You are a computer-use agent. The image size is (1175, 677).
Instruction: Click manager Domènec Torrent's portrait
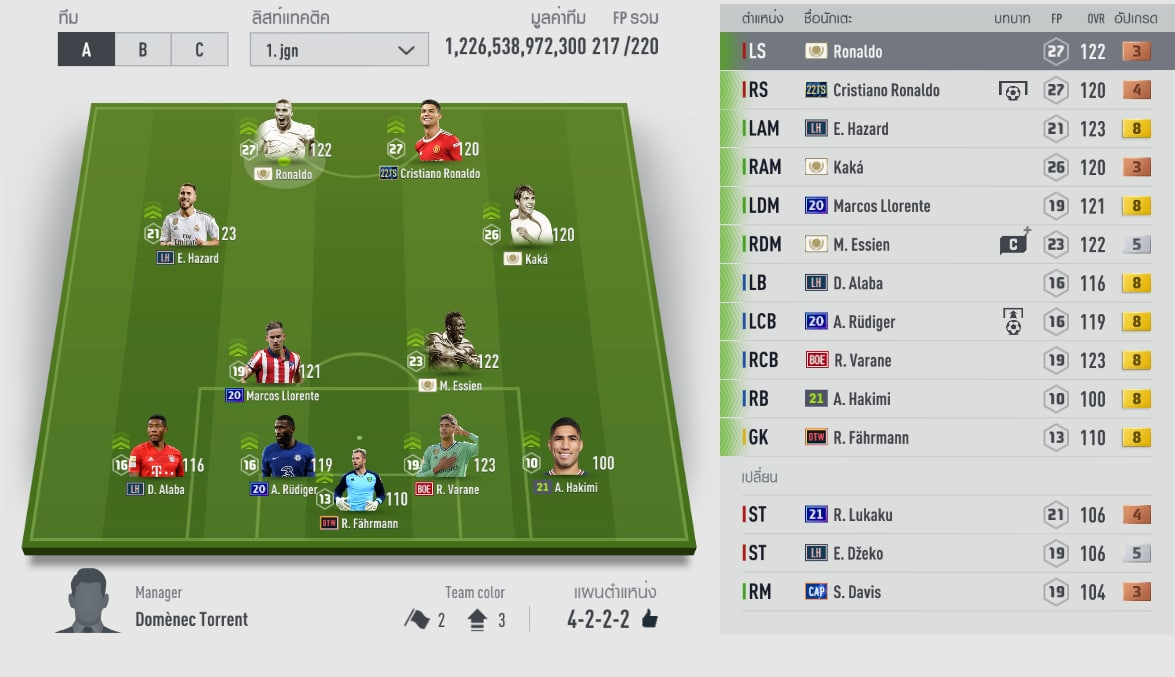click(87, 600)
